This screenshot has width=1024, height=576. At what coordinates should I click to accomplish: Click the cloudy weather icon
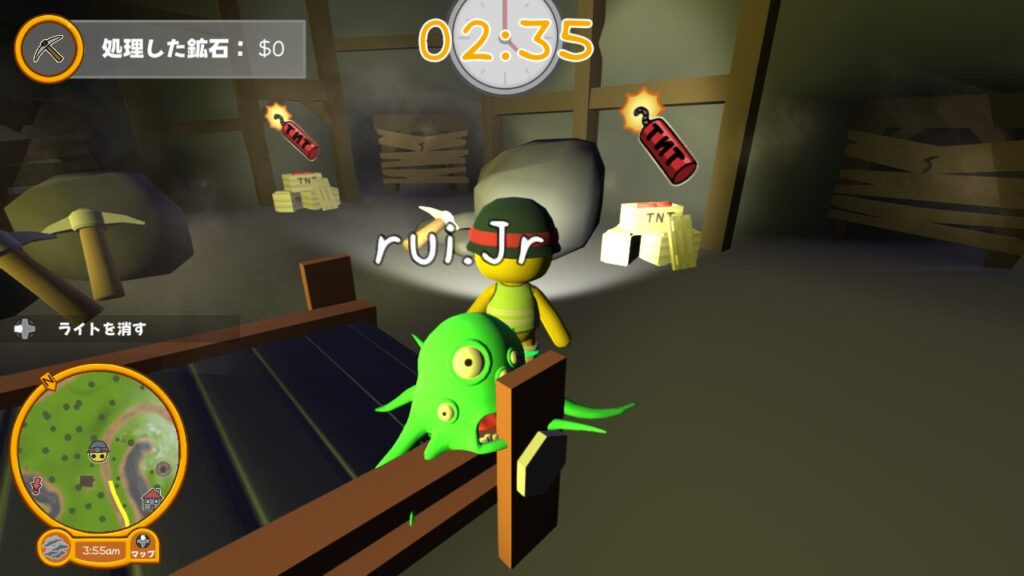(56, 549)
